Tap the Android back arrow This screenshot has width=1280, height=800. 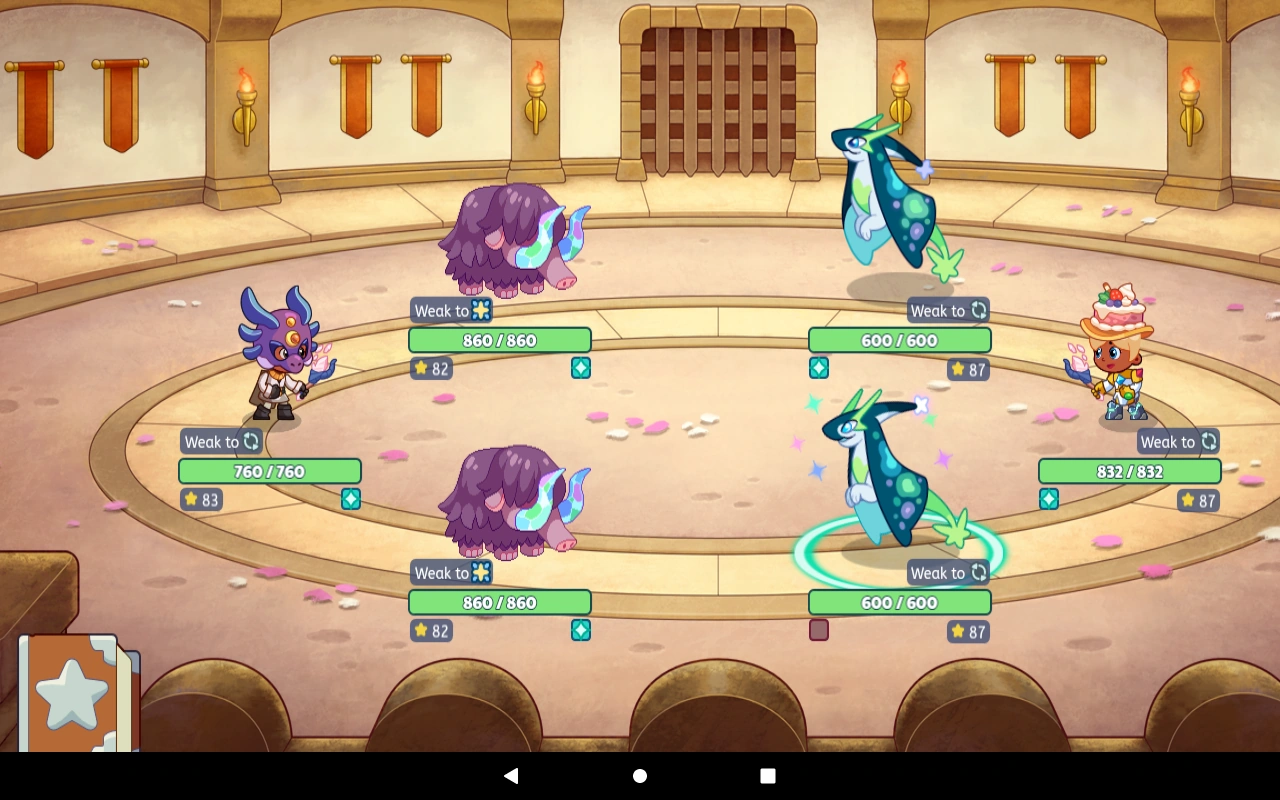click(x=511, y=775)
